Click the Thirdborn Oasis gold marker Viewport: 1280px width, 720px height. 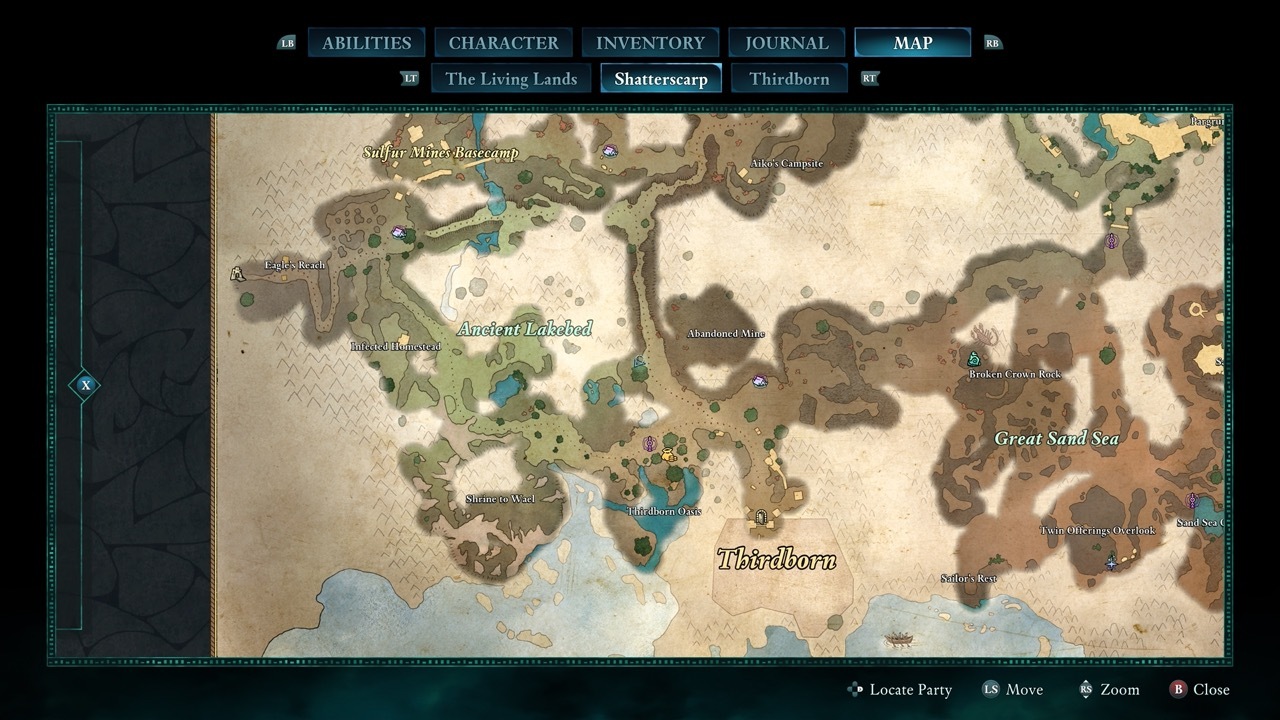pos(667,455)
